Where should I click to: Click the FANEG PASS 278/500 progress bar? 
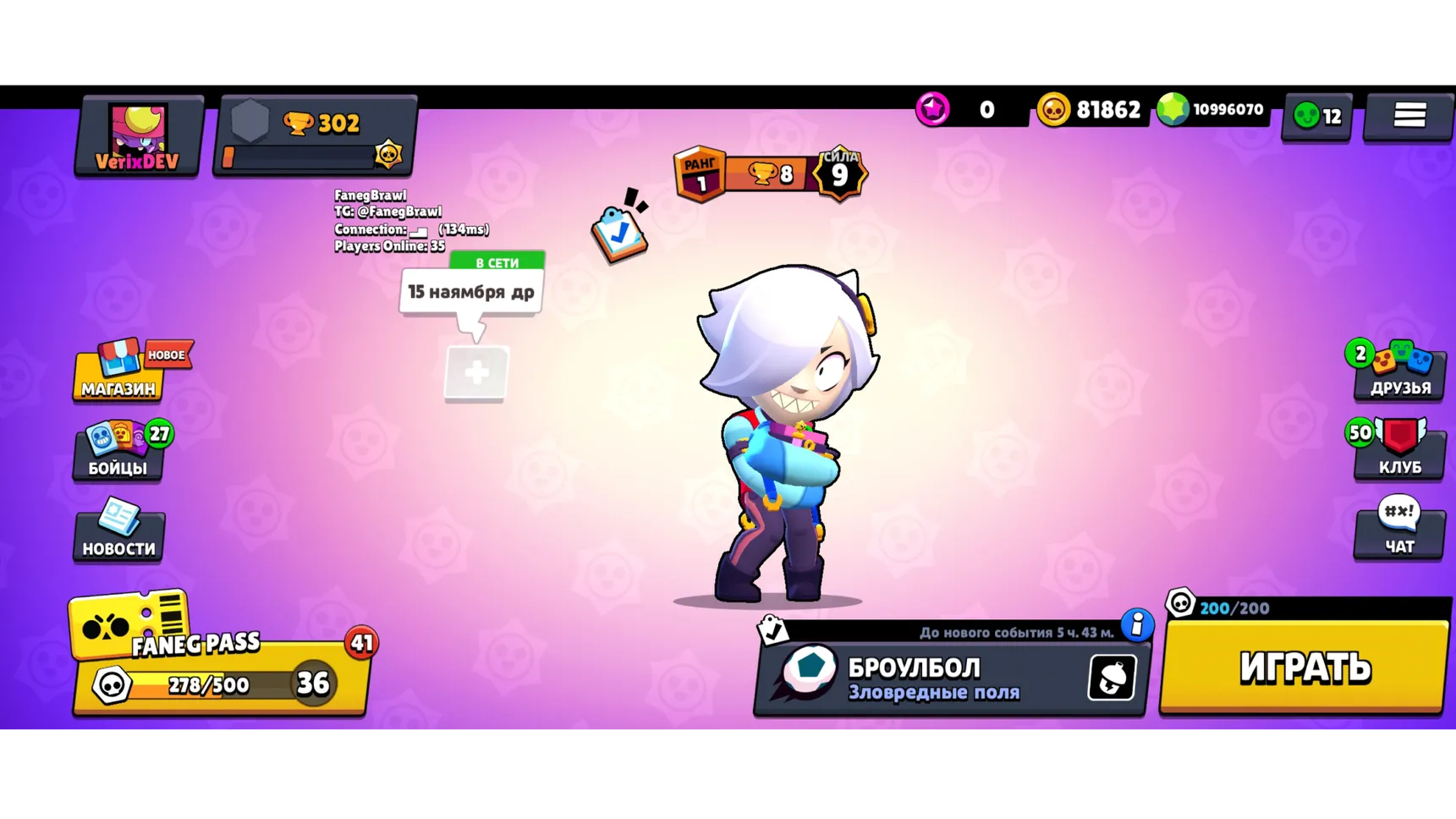pos(207,684)
